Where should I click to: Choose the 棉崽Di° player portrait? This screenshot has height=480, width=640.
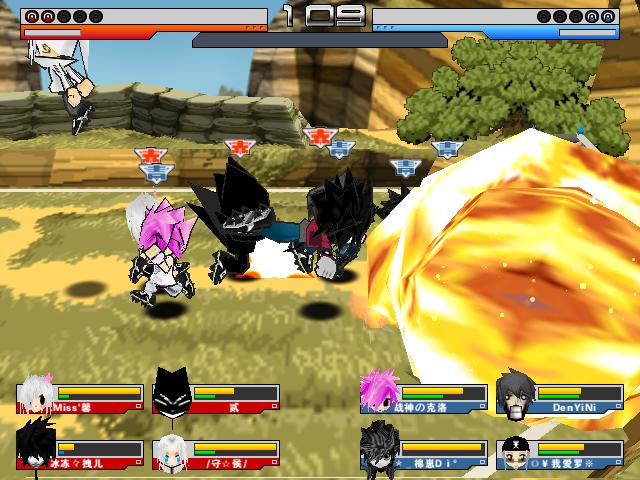coord(379,447)
